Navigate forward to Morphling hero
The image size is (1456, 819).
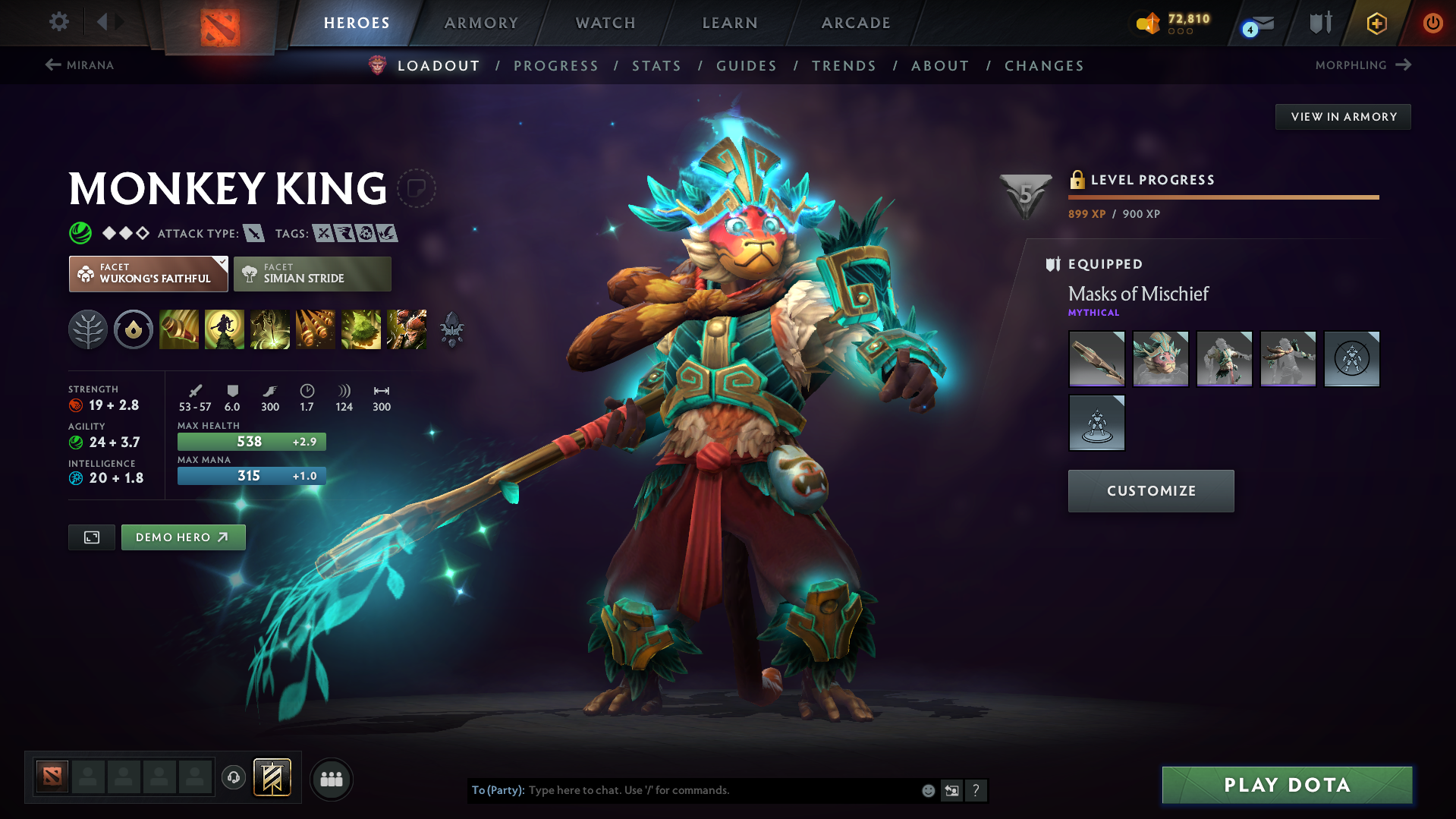pyautogui.click(x=1362, y=65)
